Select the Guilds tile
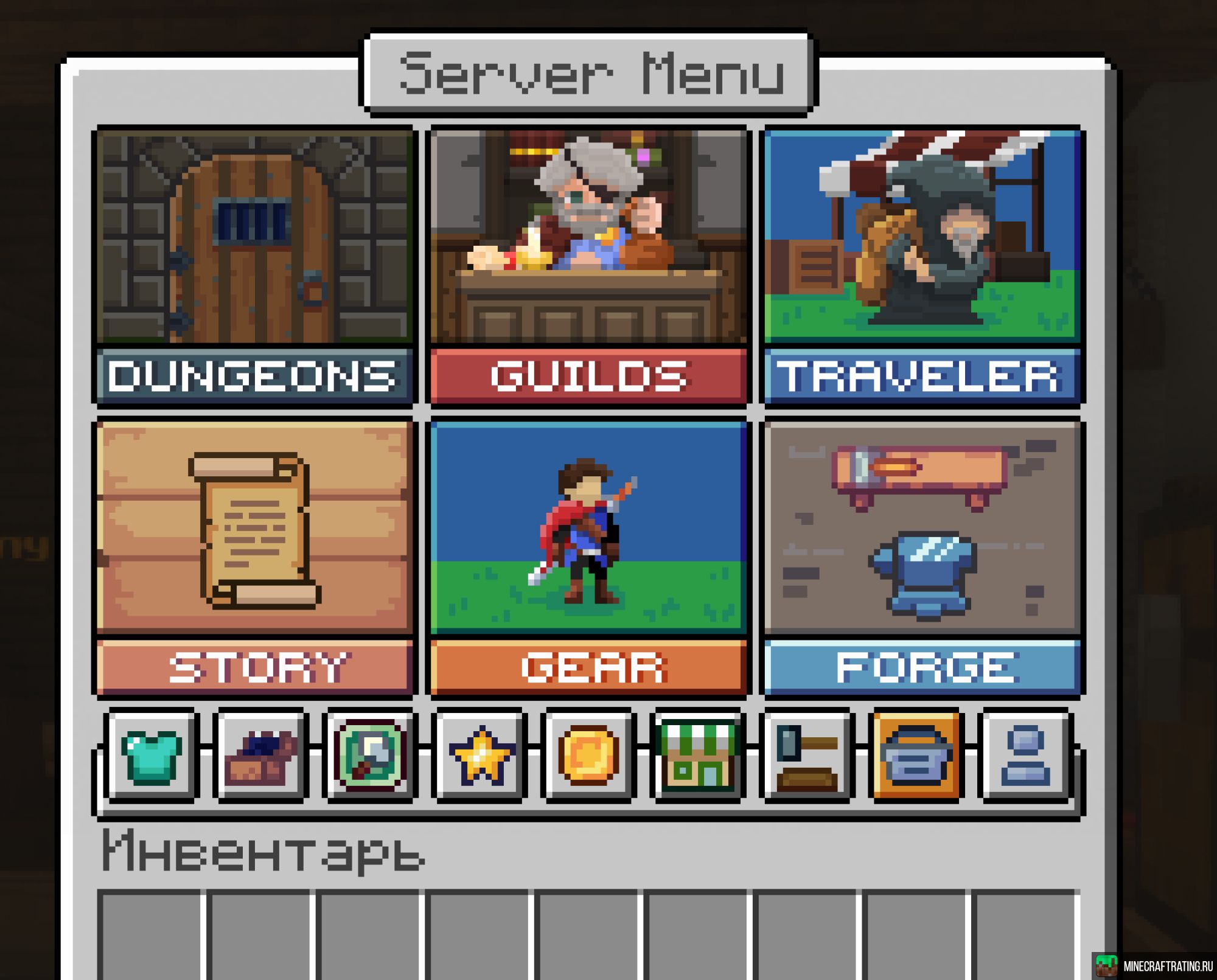 (588, 266)
